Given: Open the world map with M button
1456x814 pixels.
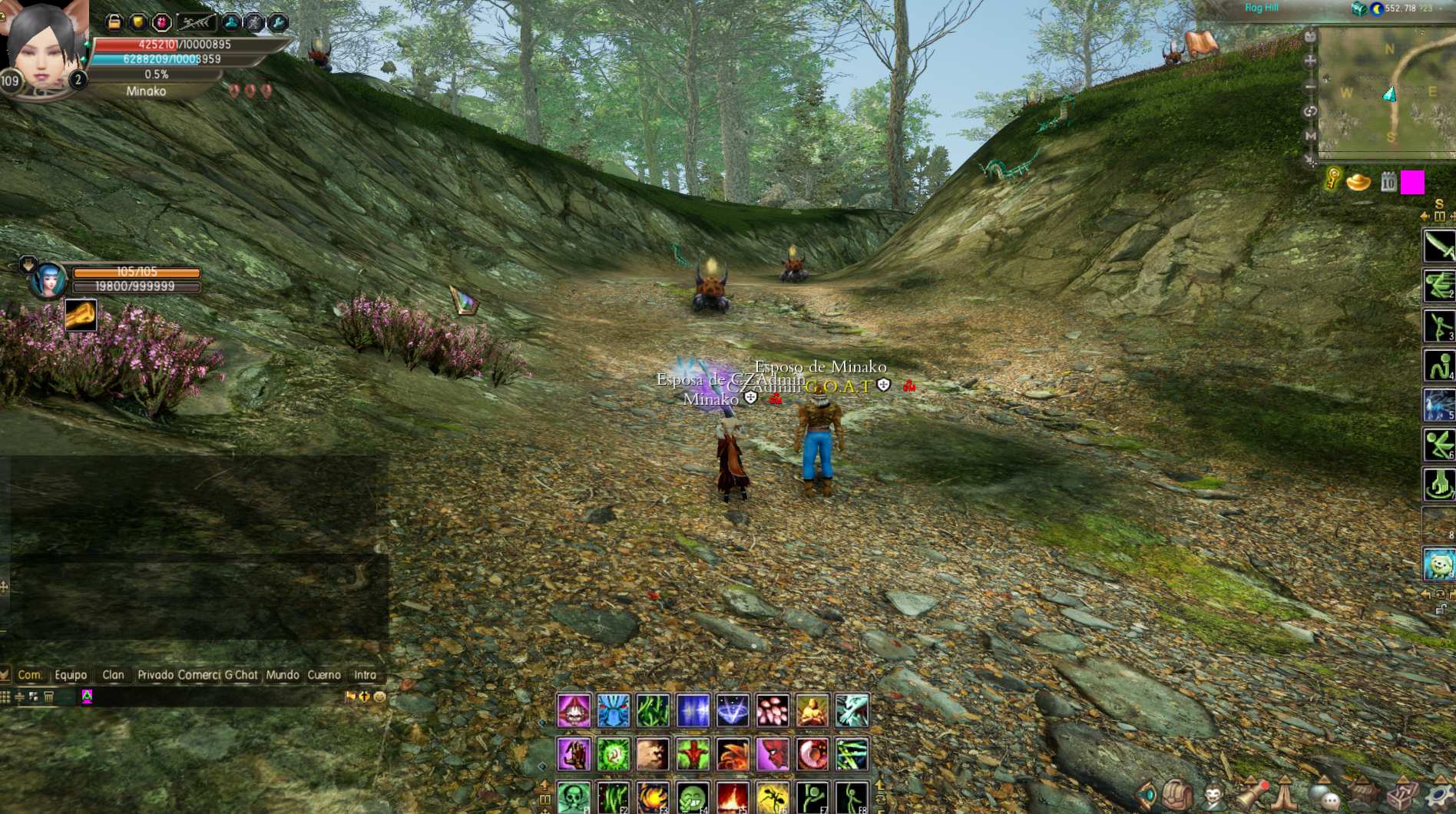Looking at the screenshot, I should pyautogui.click(x=1310, y=136).
